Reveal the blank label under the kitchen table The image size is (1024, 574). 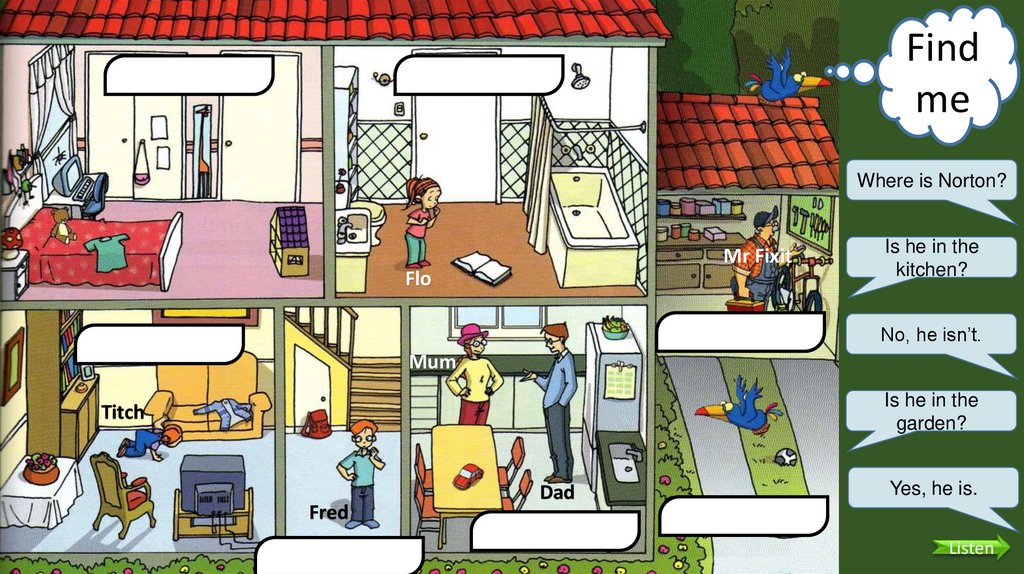tap(554, 532)
